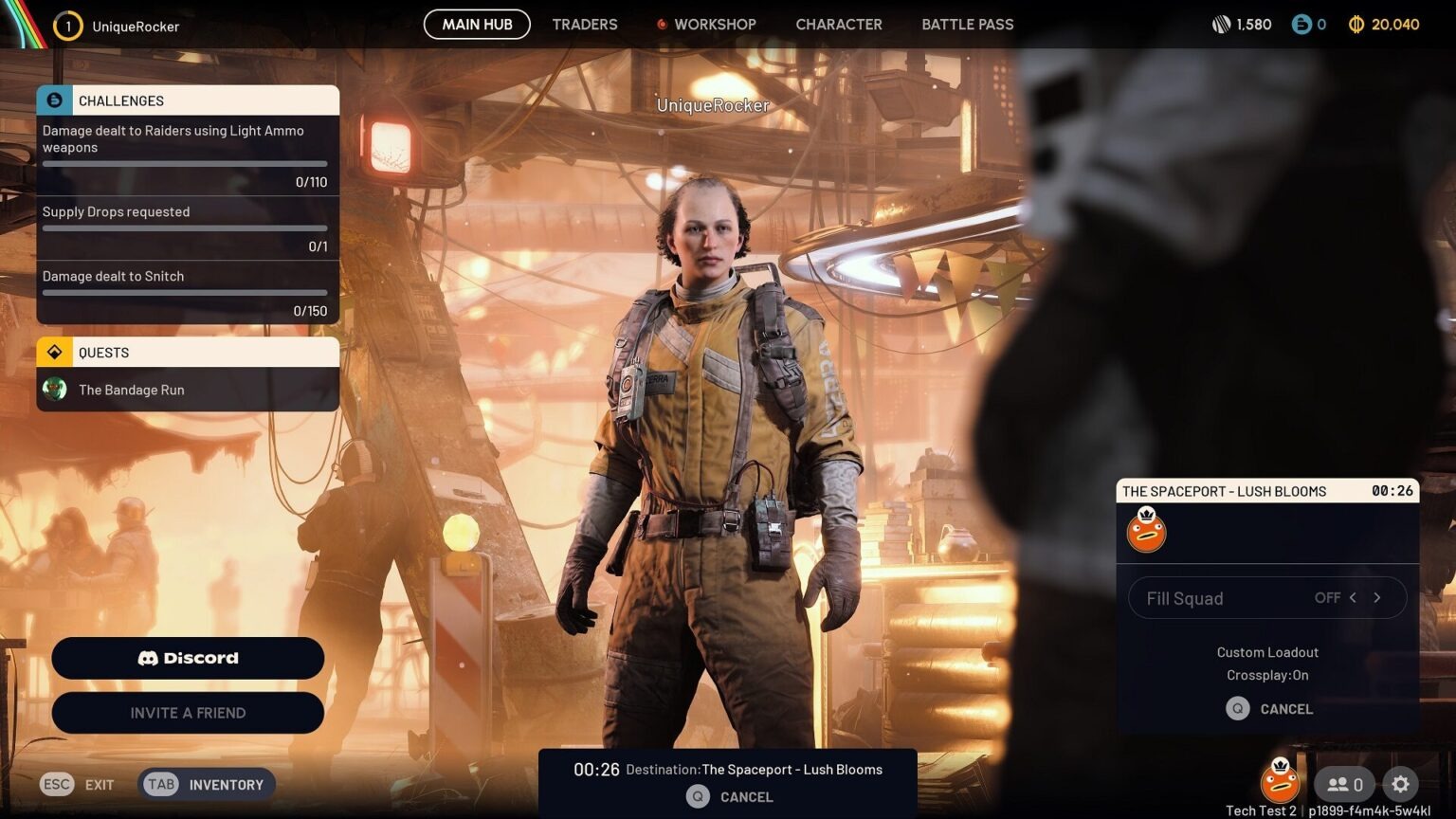Click the left arrow for Fill Squad
Screen dimensions: 1456x819
coord(1353,598)
